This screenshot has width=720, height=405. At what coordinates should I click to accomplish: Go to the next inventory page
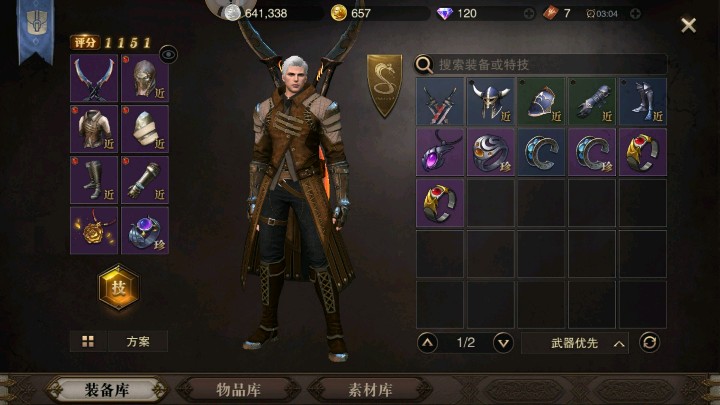503,343
